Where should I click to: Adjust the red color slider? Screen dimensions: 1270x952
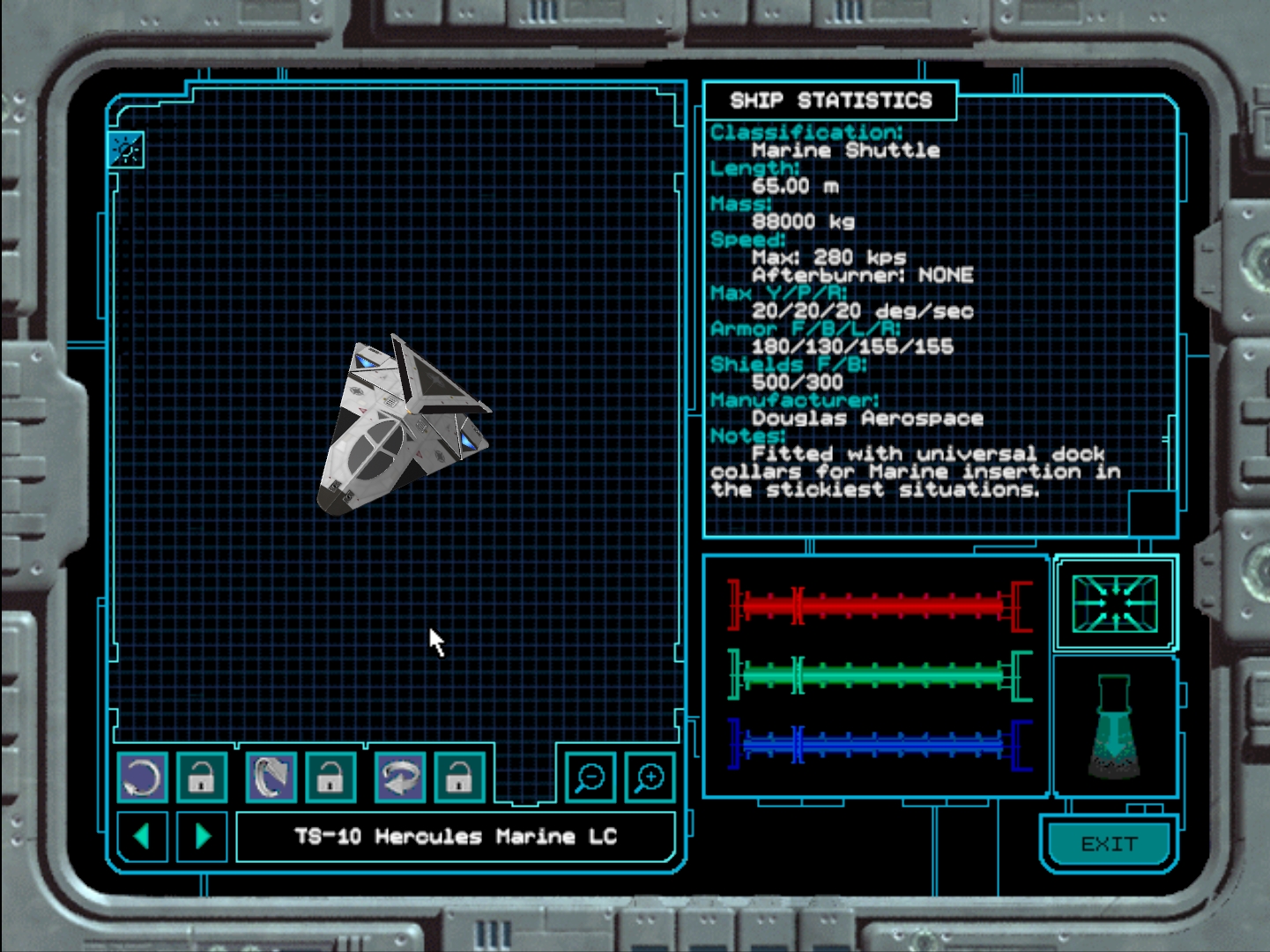pyautogui.click(x=879, y=606)
